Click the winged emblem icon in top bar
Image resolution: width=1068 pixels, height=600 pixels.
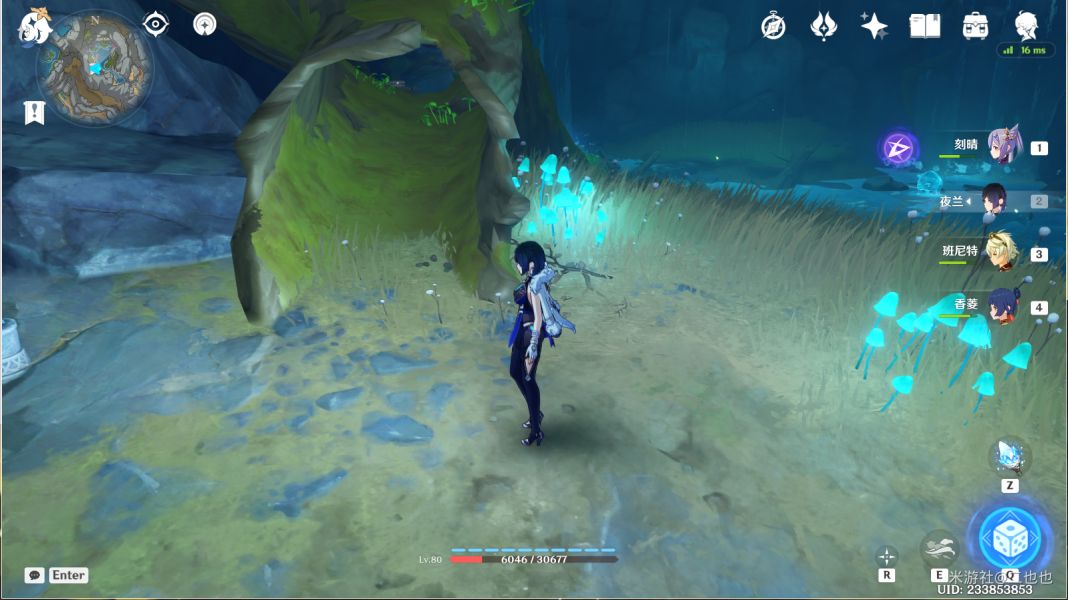(x=823, y=26)
